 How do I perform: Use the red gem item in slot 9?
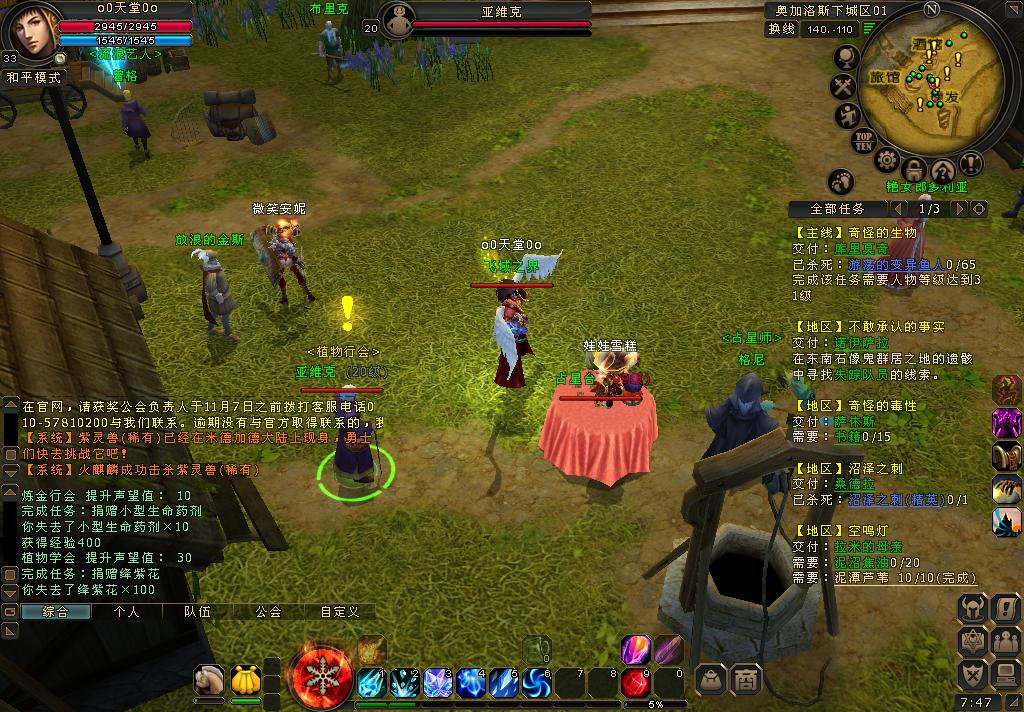pos(636,682)
